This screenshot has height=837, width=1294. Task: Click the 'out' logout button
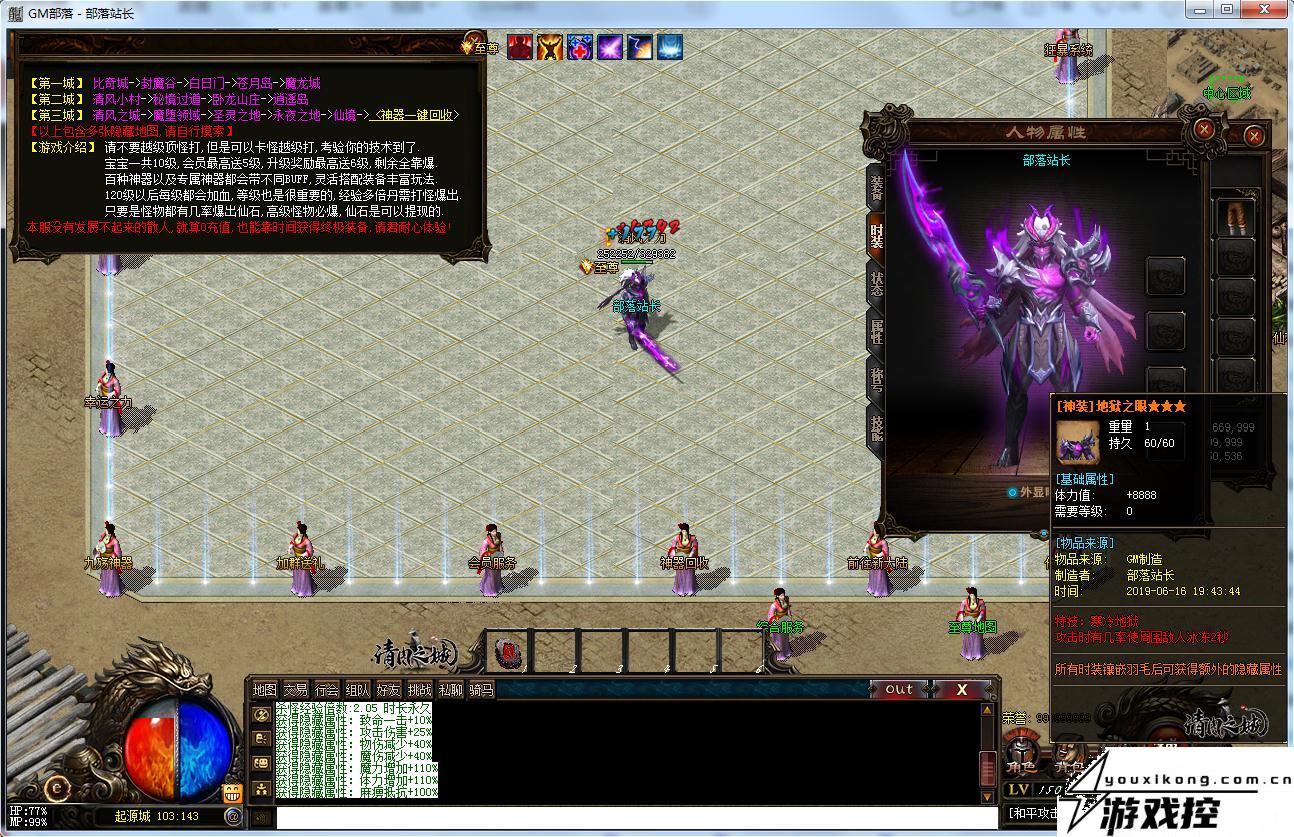pos(898,689)
